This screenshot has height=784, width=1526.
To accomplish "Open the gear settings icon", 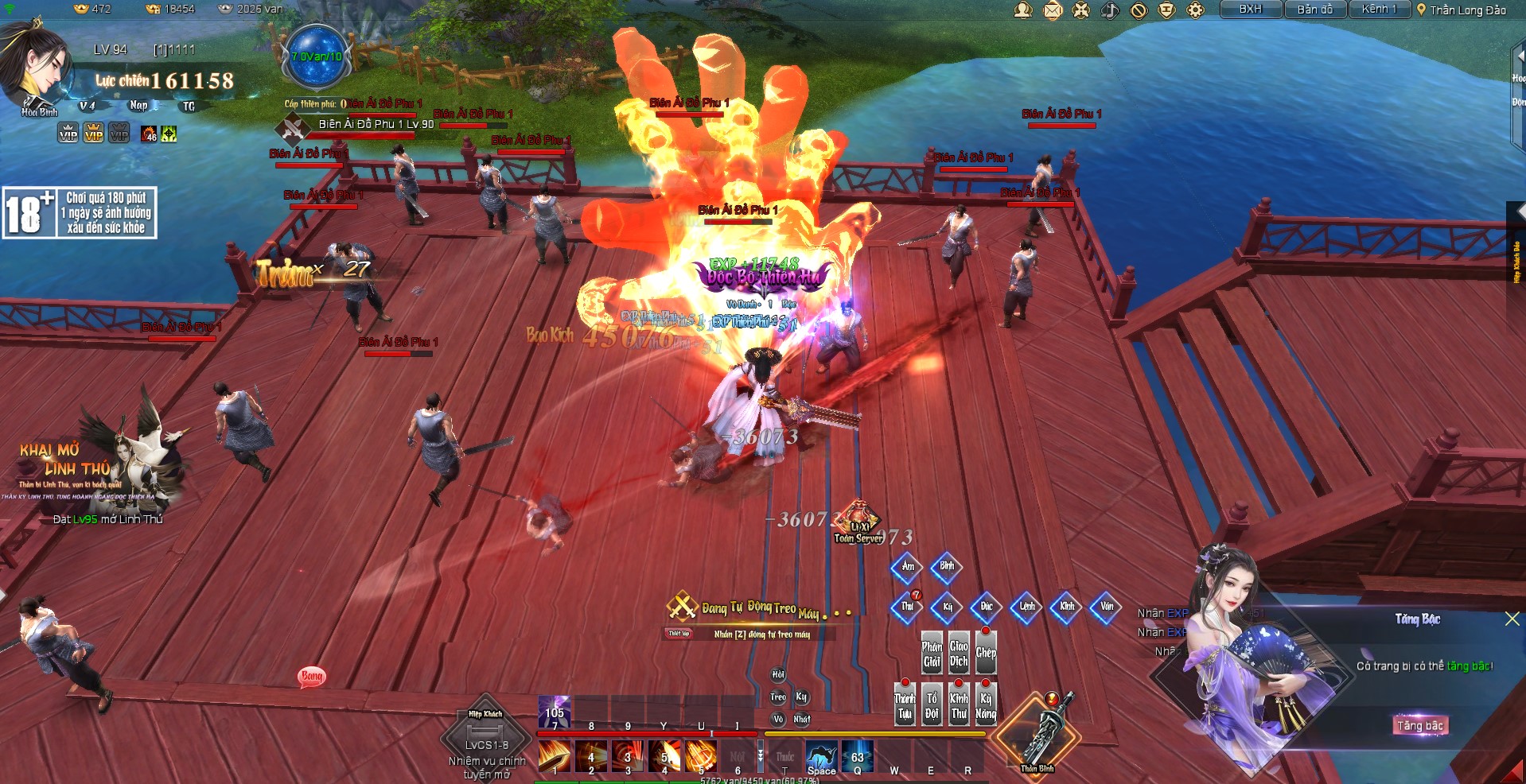I will pos(1195,10).
